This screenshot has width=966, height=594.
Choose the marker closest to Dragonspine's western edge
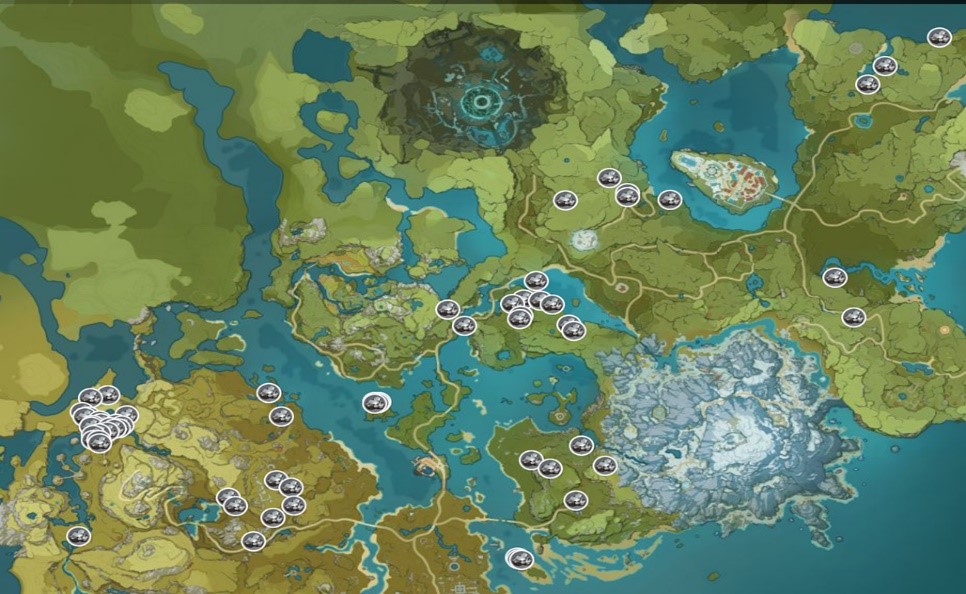click(x=605, y=465)
